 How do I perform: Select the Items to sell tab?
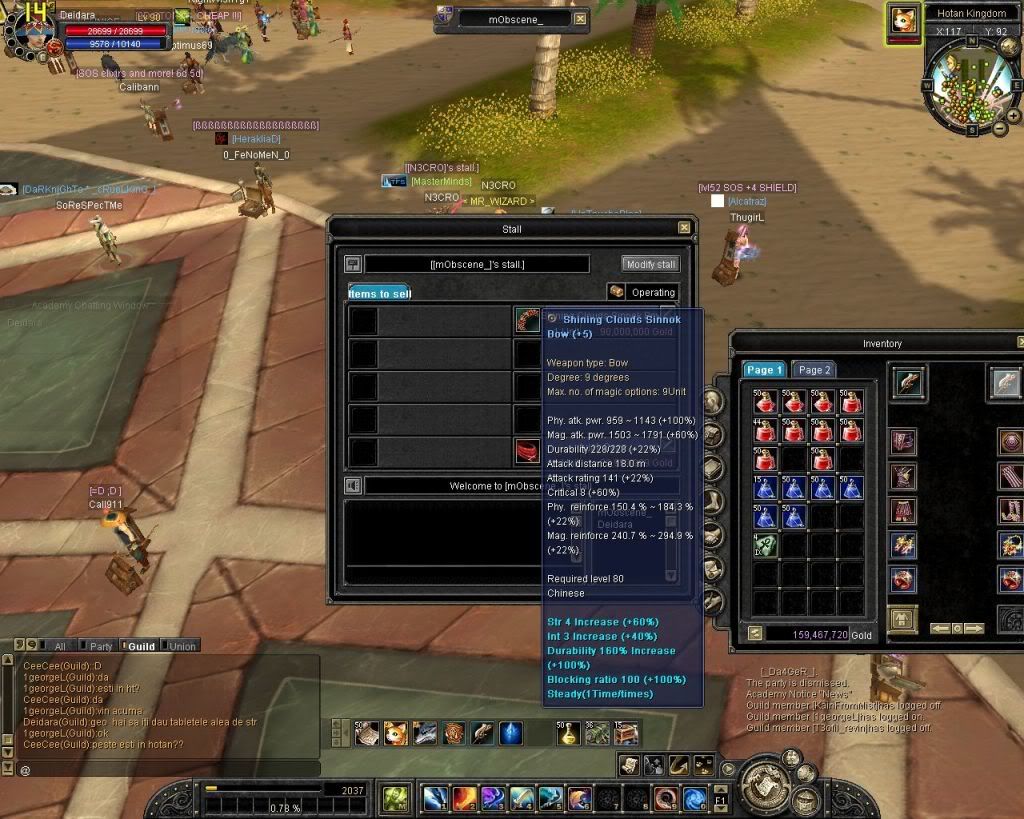pyautogui.click(x=379, y=293)
